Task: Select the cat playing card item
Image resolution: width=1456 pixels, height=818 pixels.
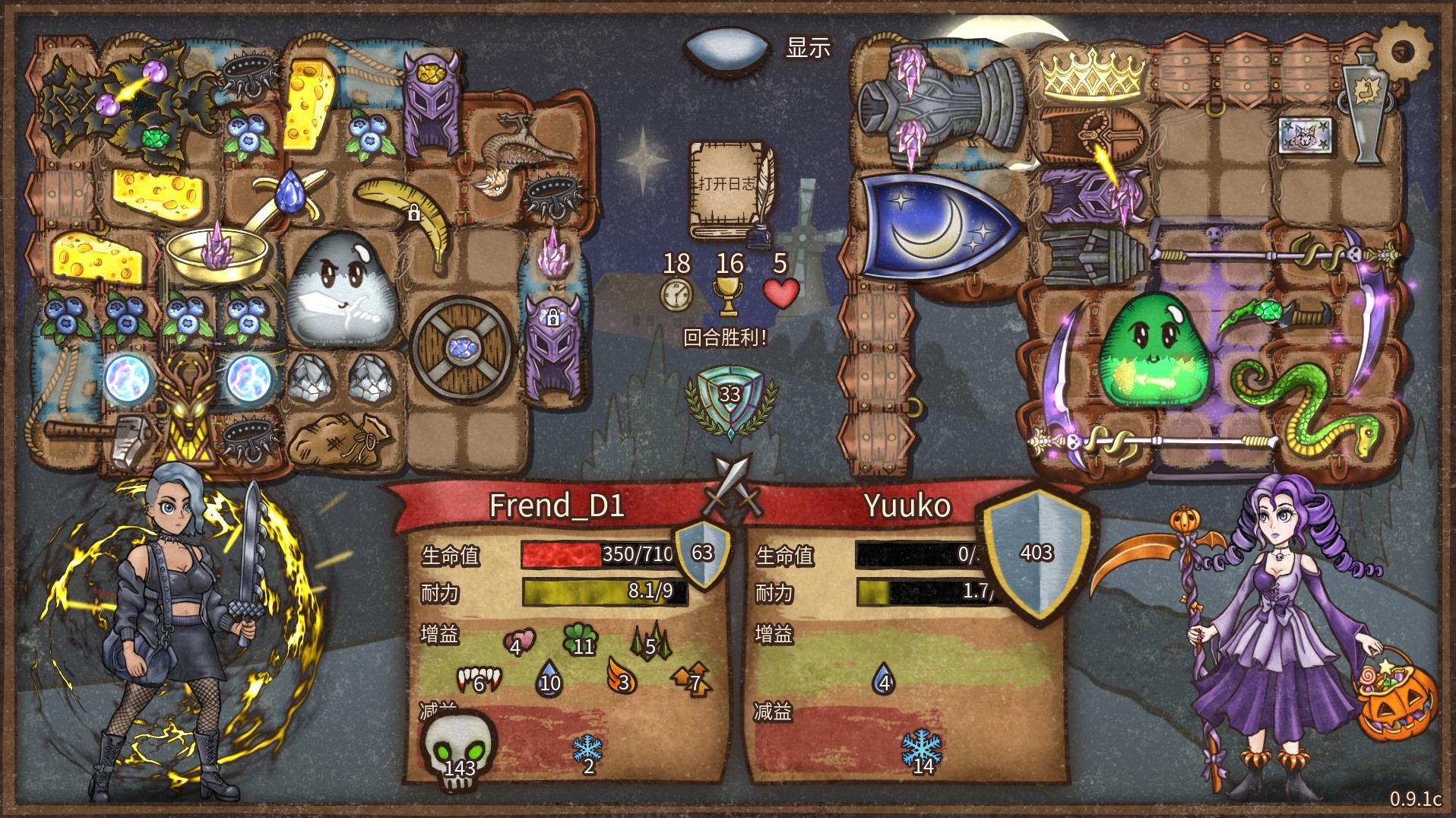Action: (1305, 136)
